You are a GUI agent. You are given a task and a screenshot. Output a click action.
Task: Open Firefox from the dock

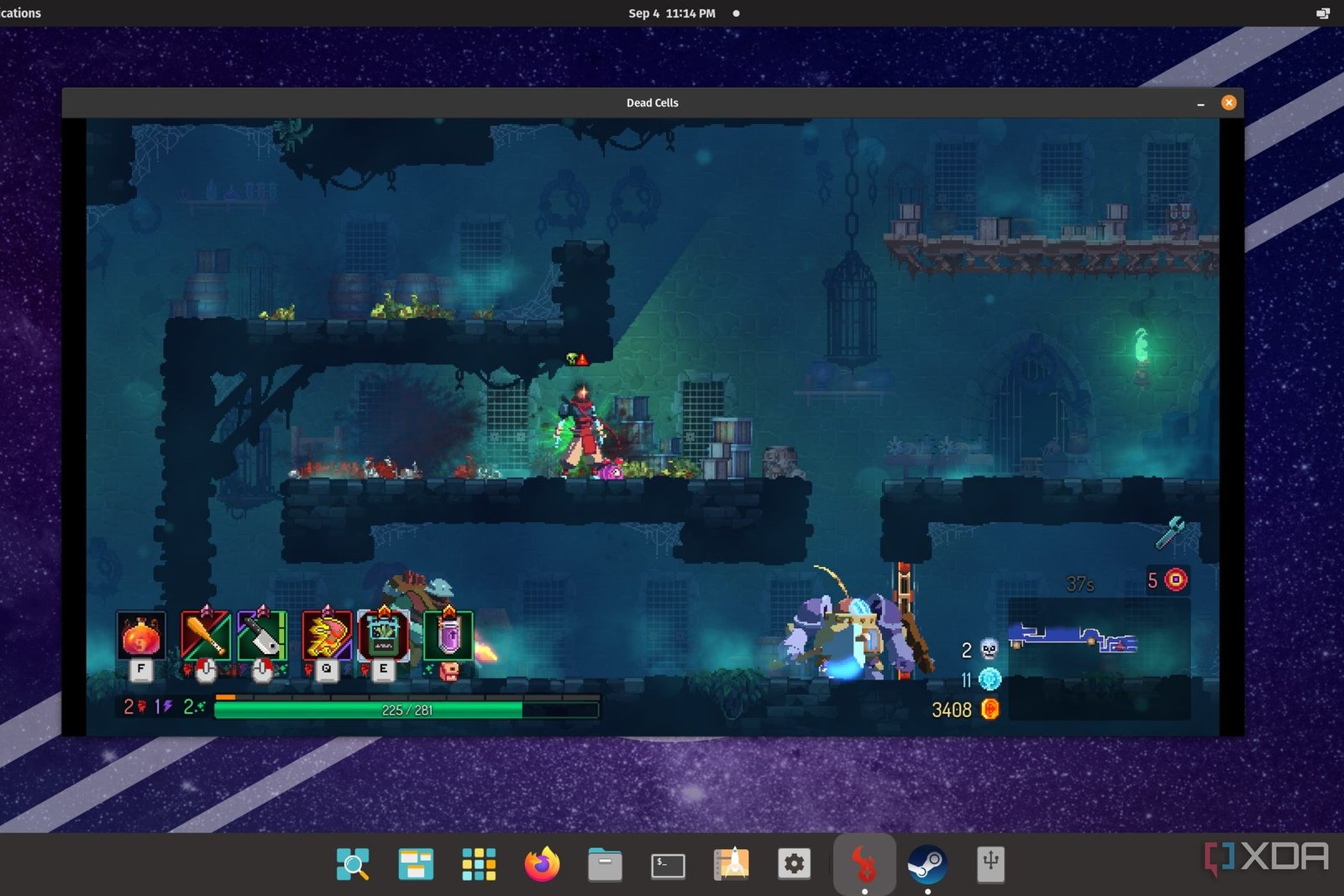543,863
